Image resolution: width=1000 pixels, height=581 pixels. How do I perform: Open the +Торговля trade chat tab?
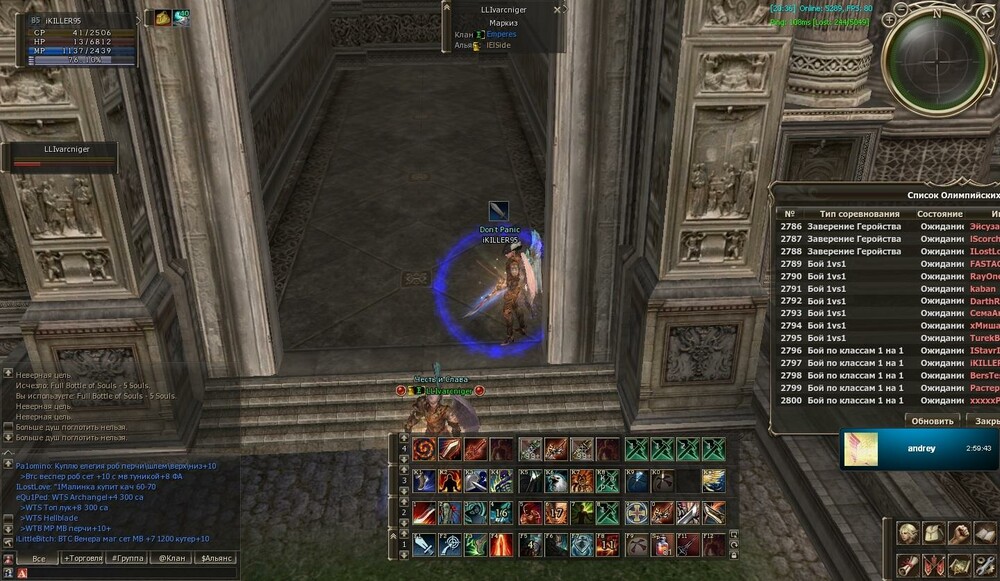81,558
